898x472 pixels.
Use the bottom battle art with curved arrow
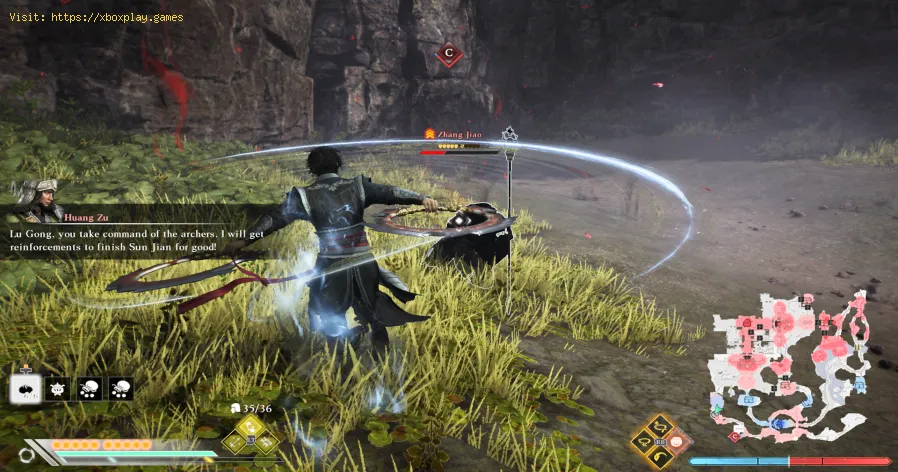659,457
